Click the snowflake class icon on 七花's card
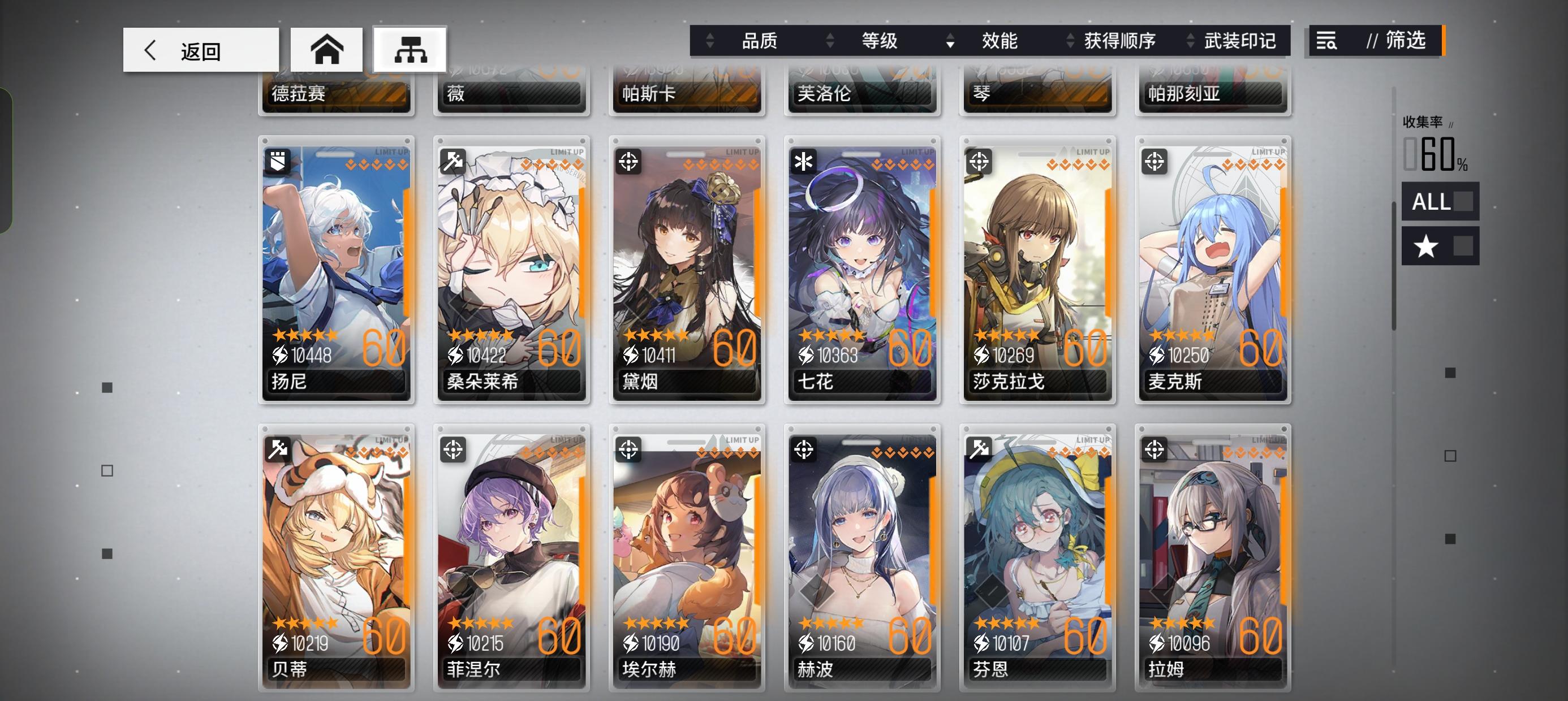Screen dimensions: 1568x701 [803, 161]
